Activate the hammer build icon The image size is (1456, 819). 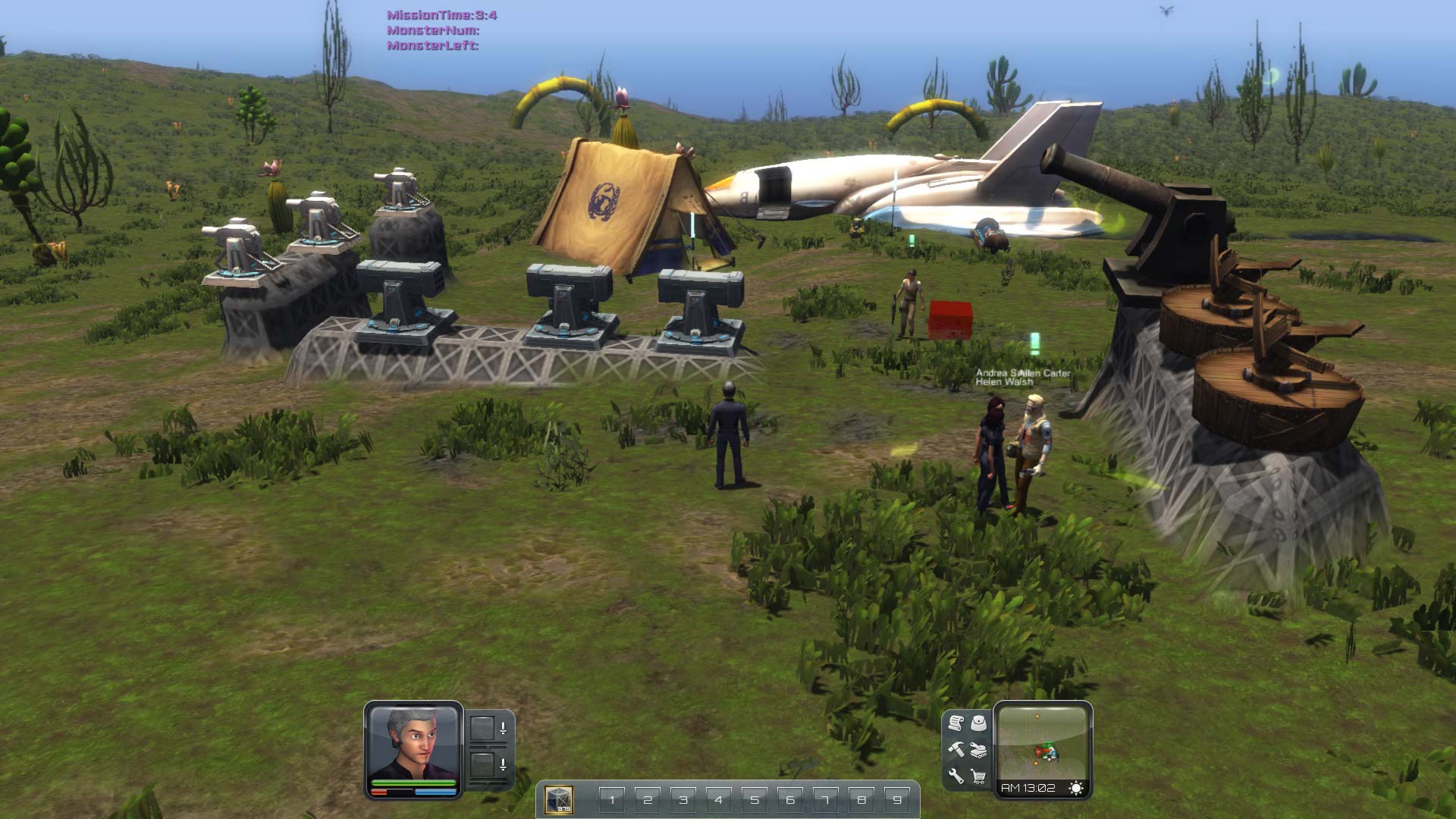tap(955, 749)
